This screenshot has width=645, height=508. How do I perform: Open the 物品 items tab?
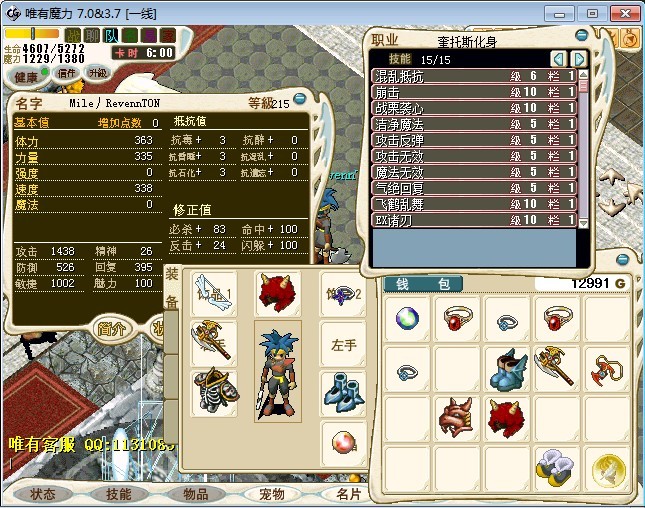(194, 494)
